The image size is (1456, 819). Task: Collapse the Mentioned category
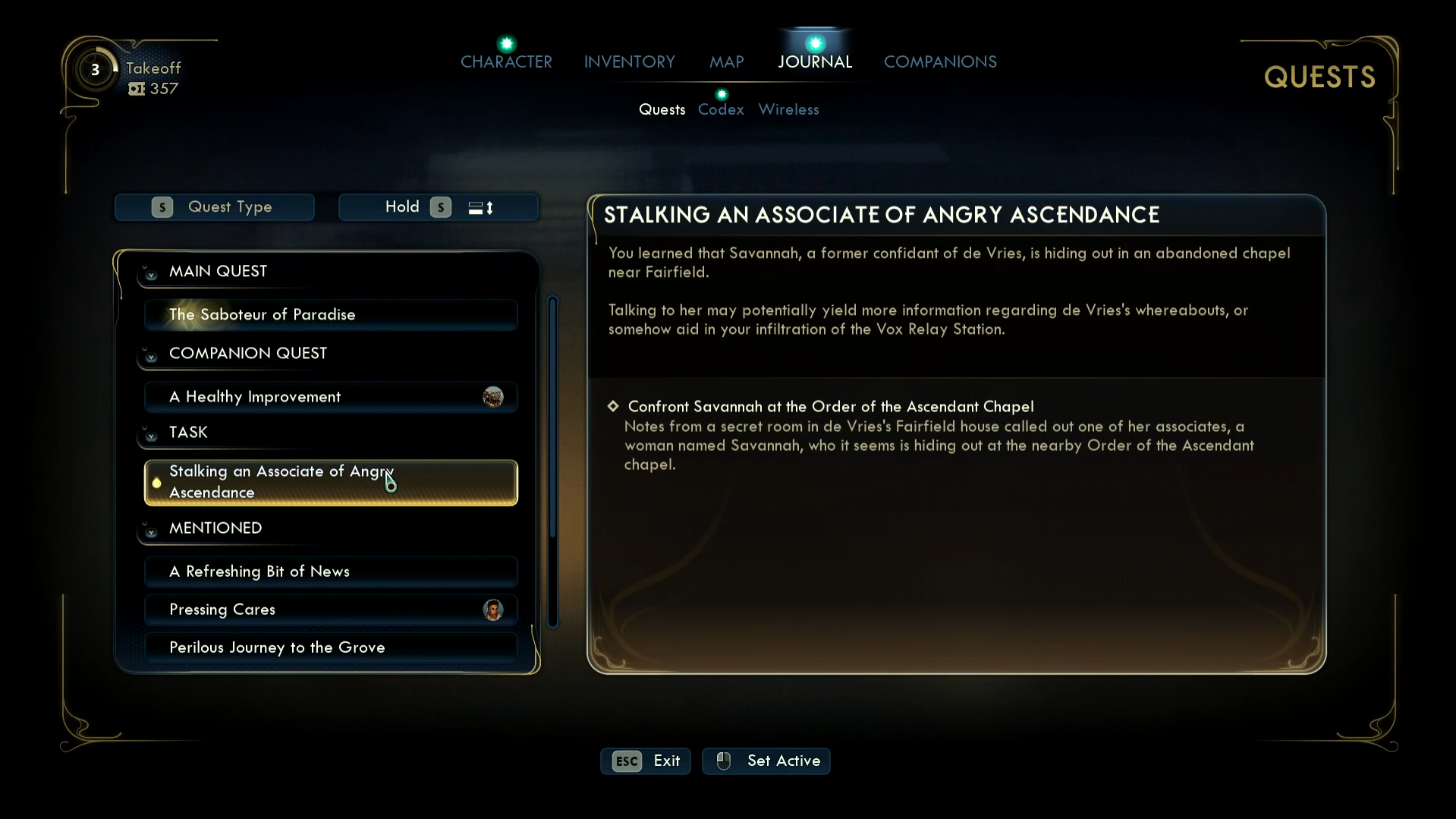[151, 530]
